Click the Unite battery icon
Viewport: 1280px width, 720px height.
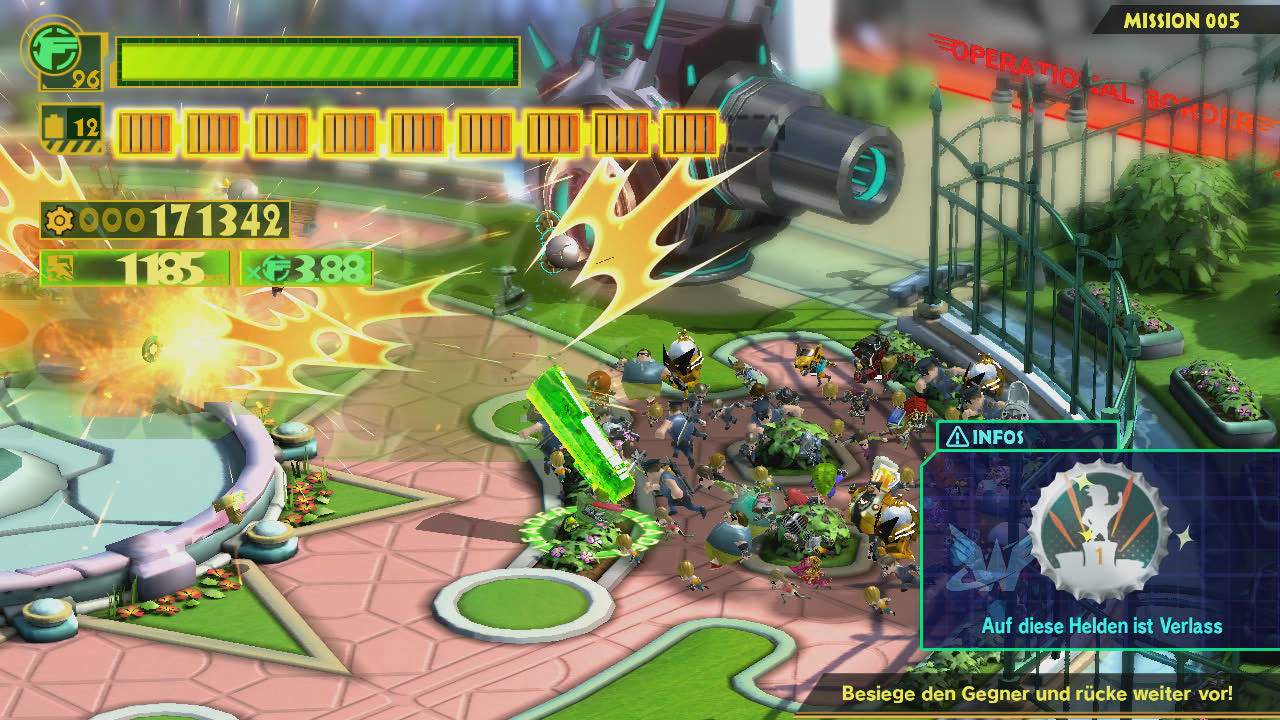pos(54,127)
